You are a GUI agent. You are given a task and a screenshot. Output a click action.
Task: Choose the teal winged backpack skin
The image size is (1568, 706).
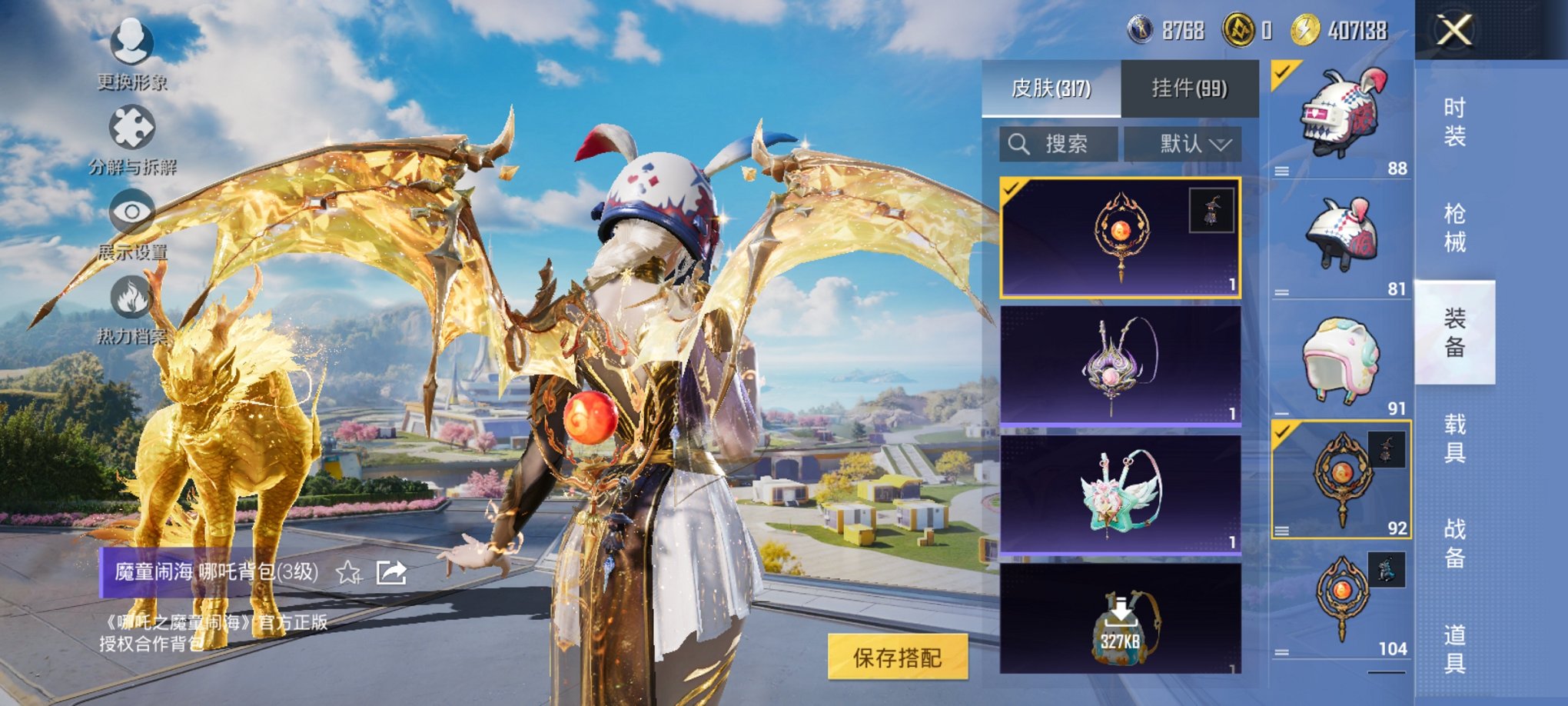click(x=1120, y=494)
